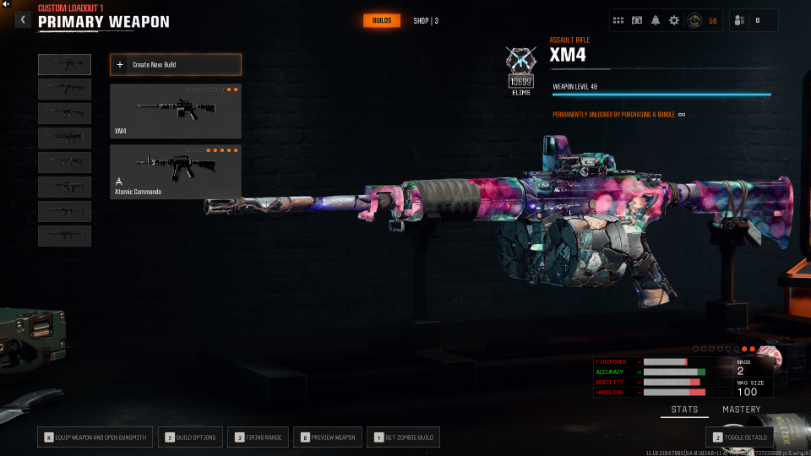This screenshot has width=811, height=456.
Task: Open settings with the gear icon
Action: pos(673,20)
